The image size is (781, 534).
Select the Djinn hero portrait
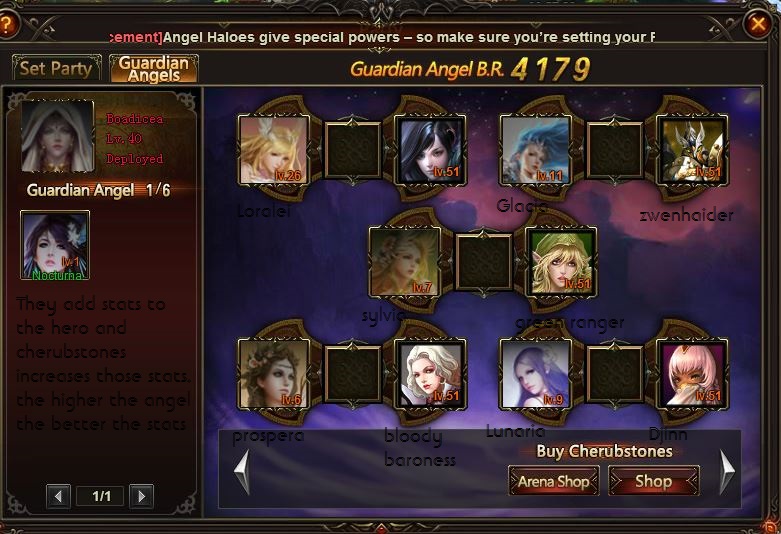click(x=692, y=373)
